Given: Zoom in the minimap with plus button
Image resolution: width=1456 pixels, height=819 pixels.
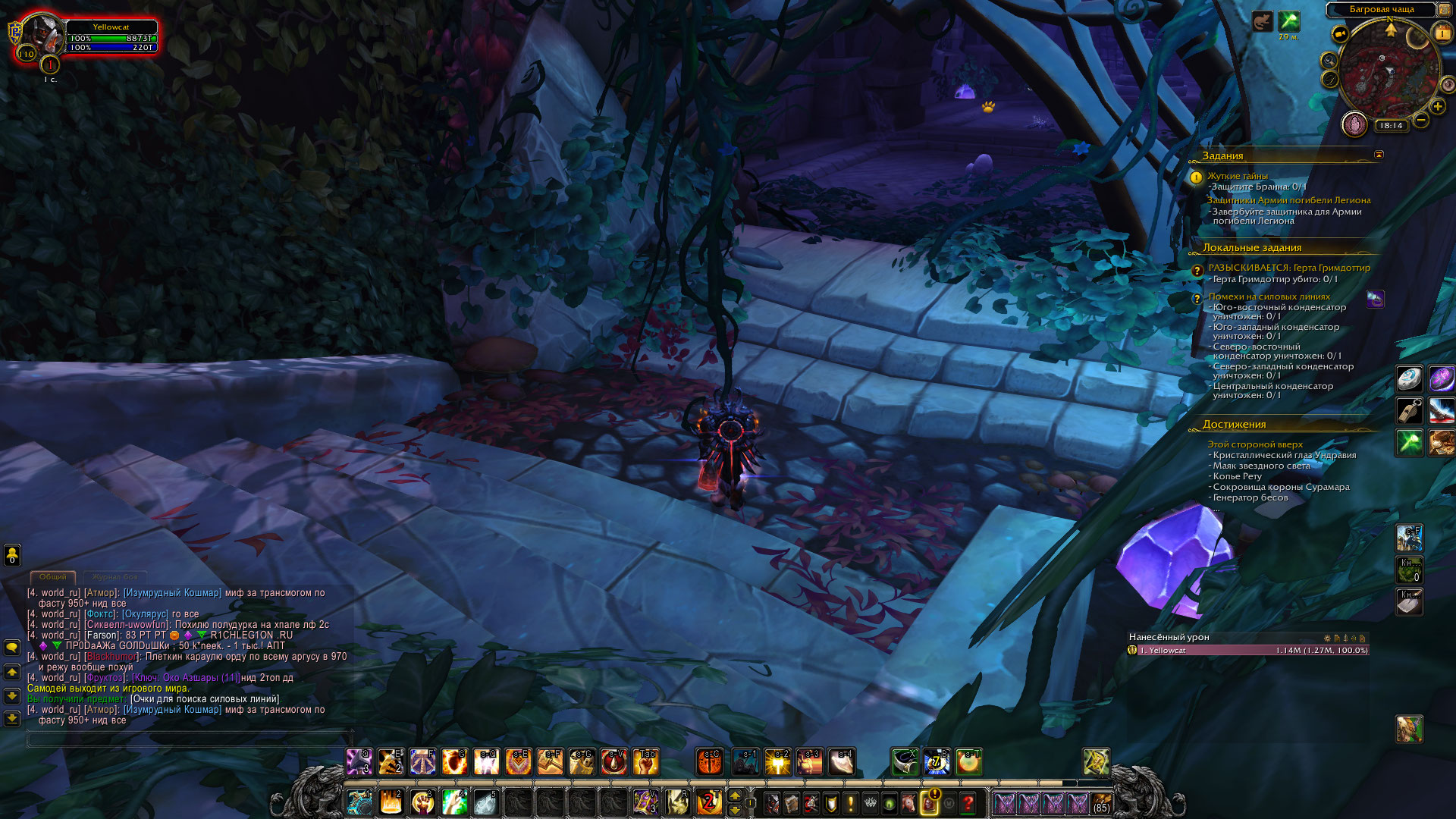Looking at the screenshot, I should 1437,107.
